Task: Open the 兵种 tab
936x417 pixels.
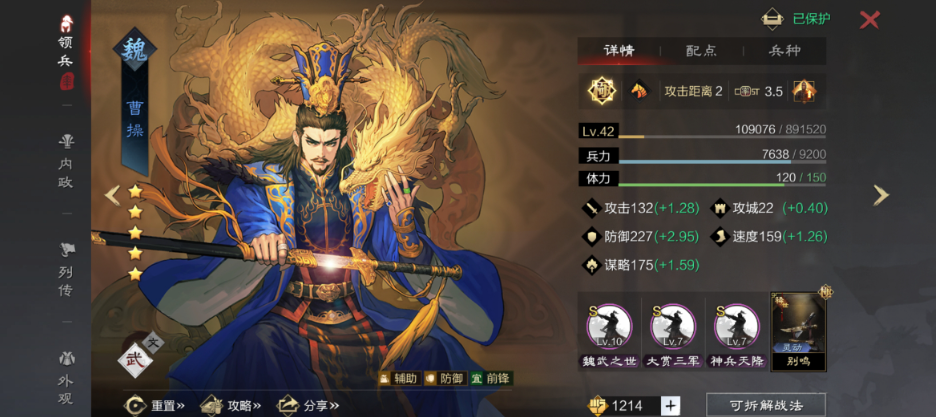Action: pyautogui.click(x=783, y=51)
